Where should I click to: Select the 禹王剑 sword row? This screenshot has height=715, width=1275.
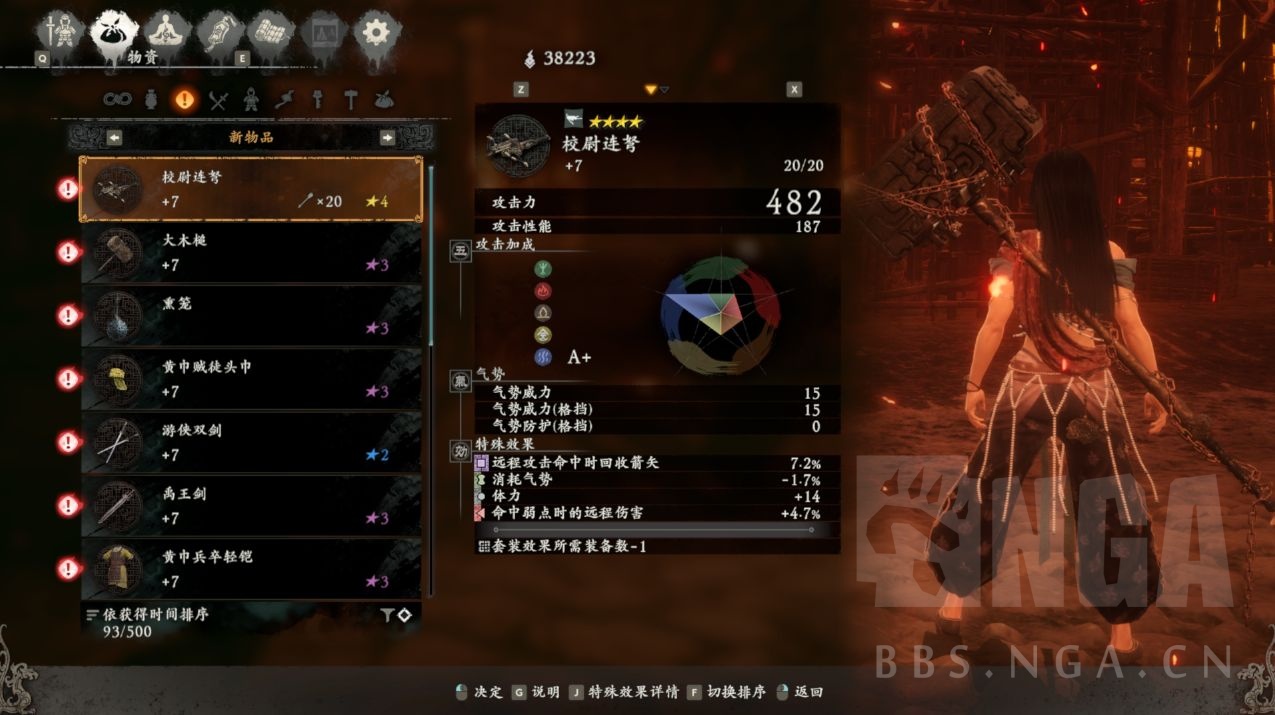pos(250,505)
